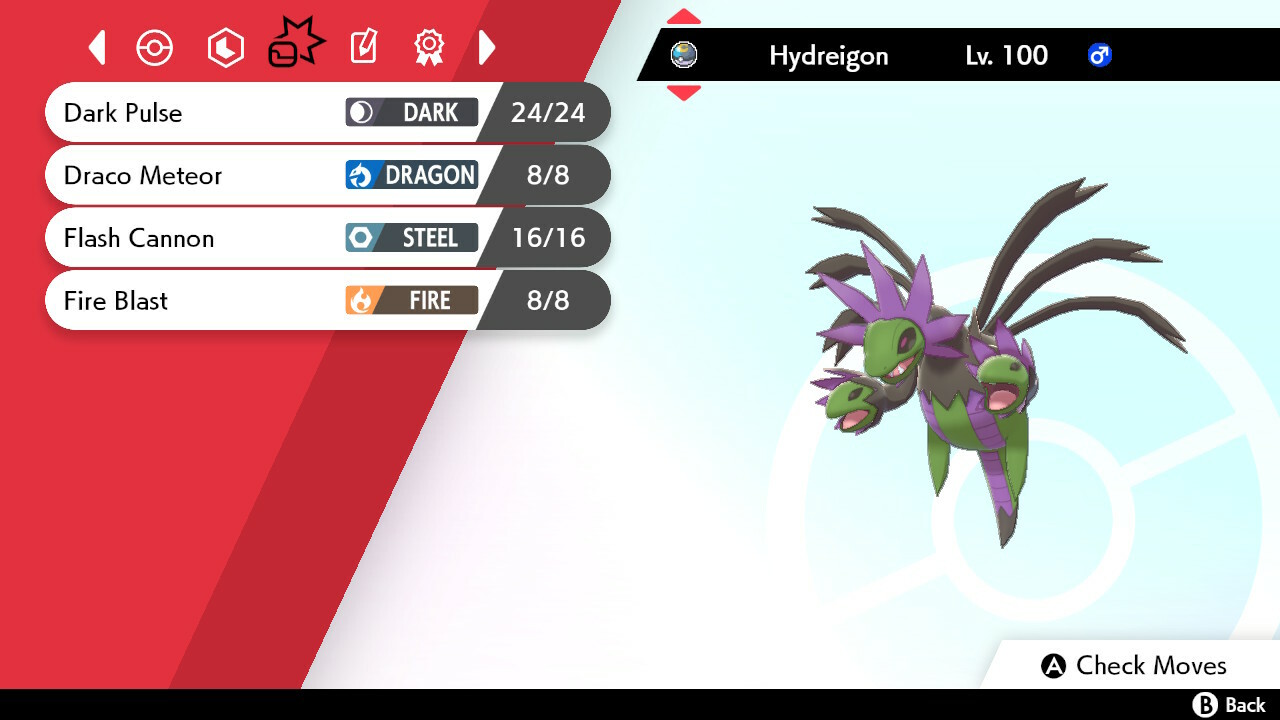Switch to the Poké Ball summary tab
The width and height of the screenshot is (1280, 720).
pos(155,48)
